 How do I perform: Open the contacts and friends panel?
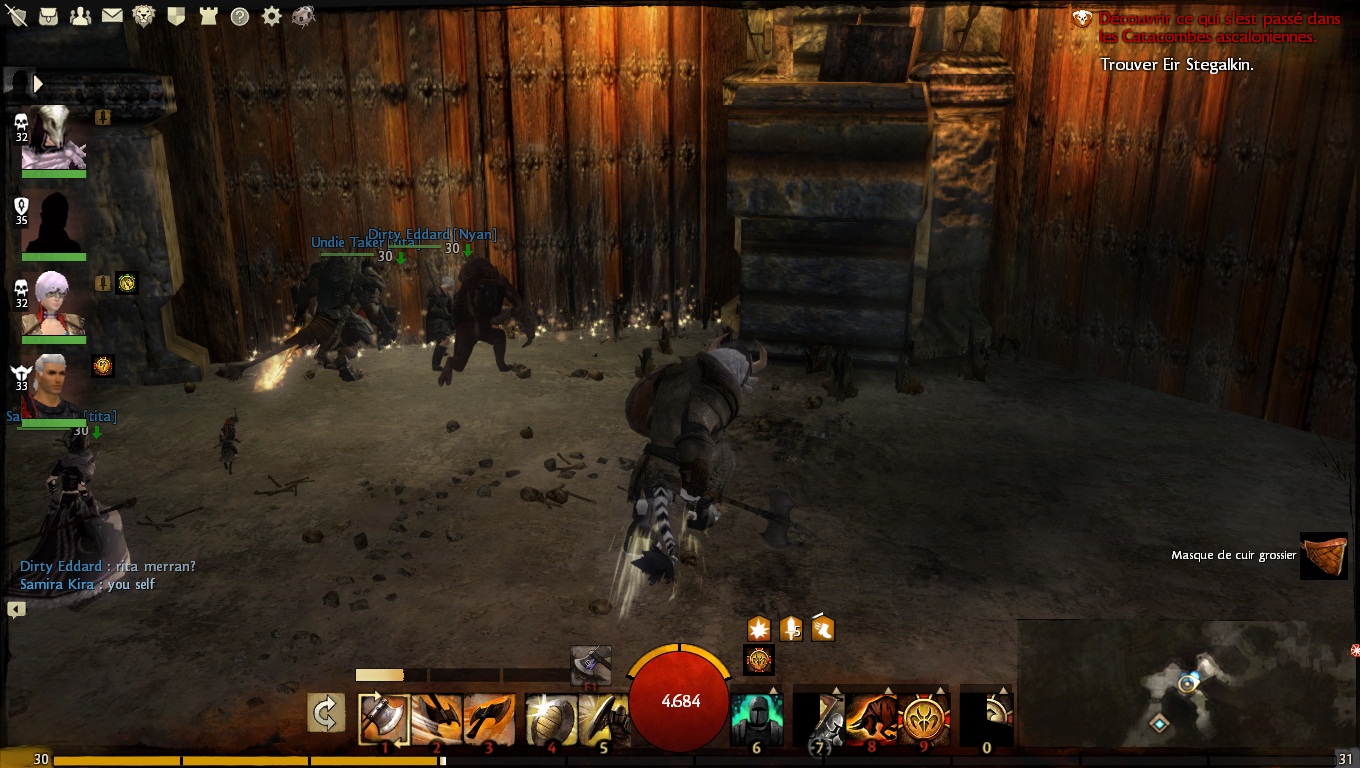[80, 16]
